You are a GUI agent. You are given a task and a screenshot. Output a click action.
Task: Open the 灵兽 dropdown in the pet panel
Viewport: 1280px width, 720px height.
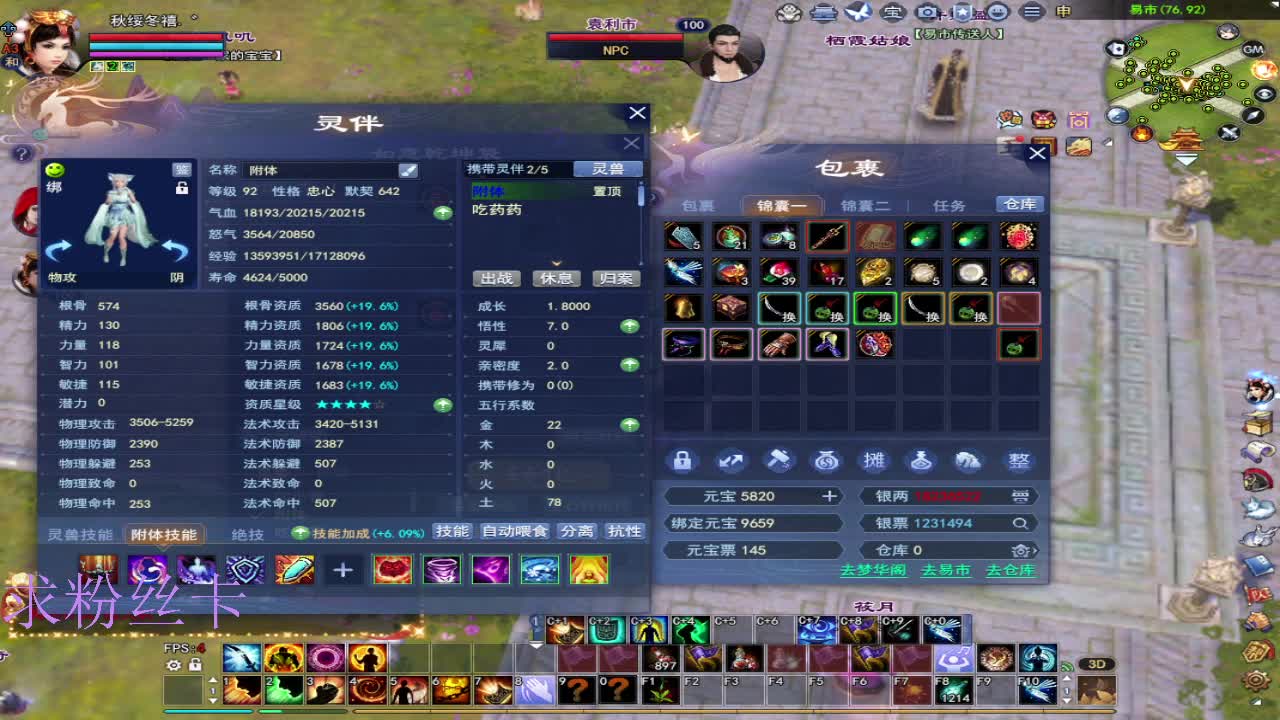(x=609, y=168)
